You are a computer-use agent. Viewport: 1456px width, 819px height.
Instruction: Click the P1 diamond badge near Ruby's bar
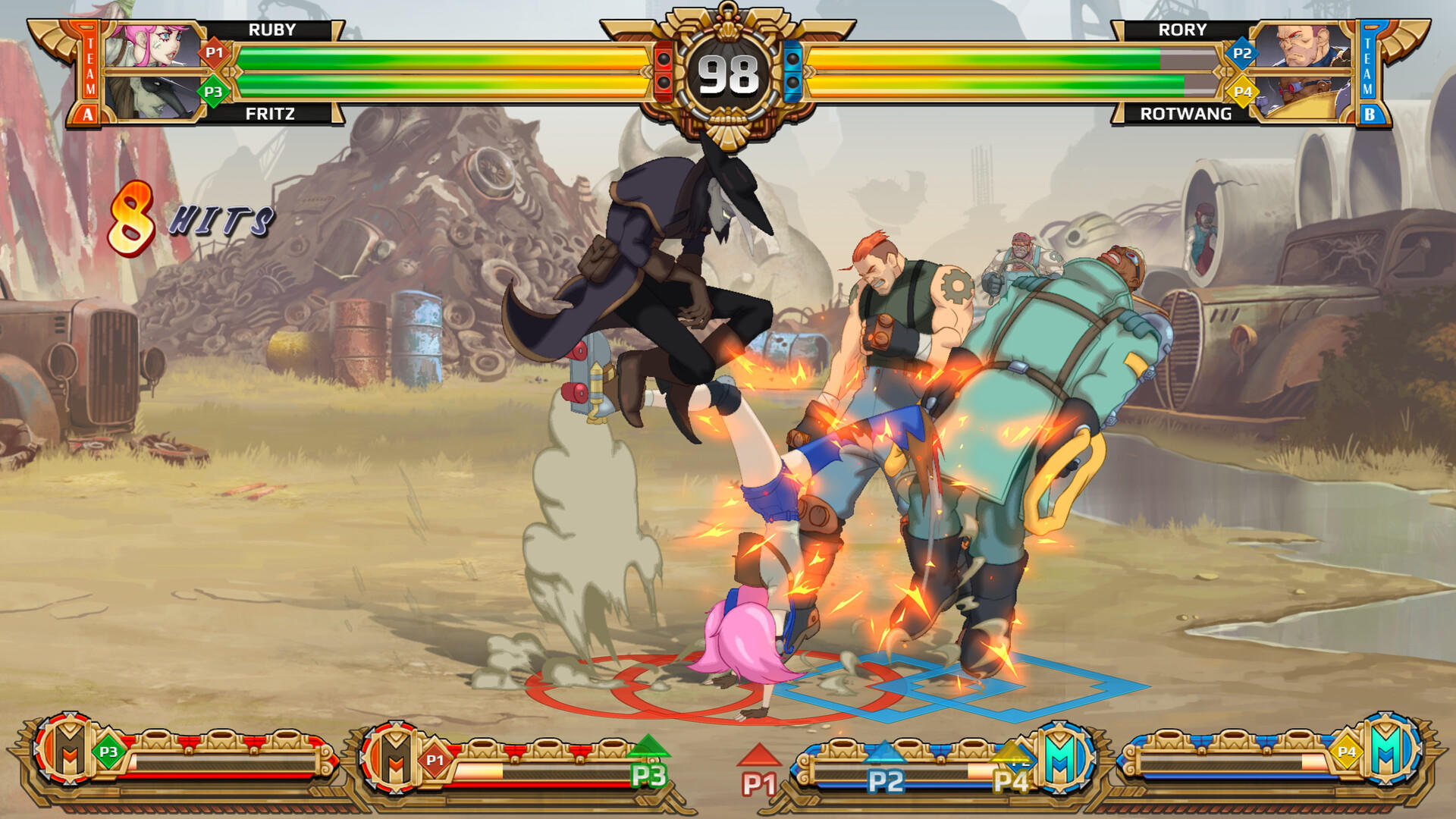point(215,52)
